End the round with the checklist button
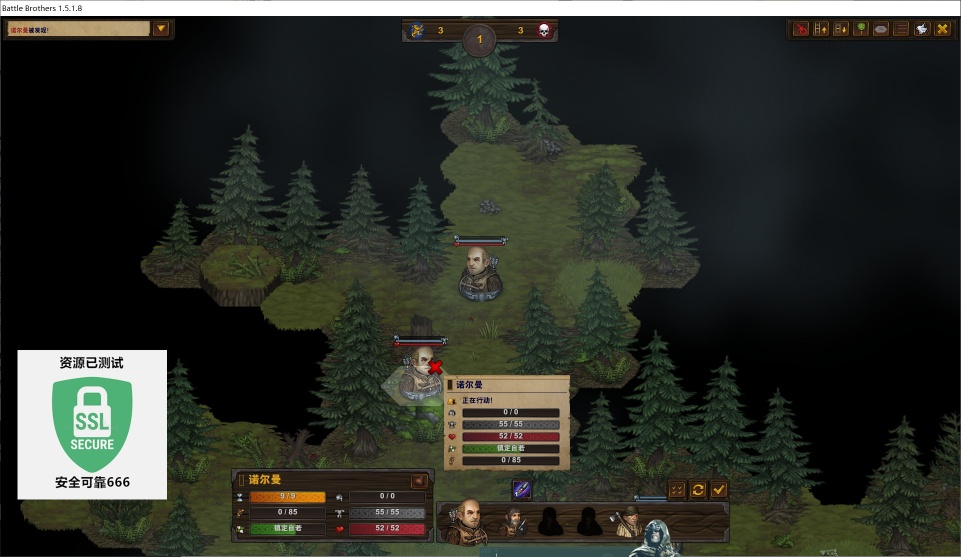The image size is (961, 557). tap(677, 489)
